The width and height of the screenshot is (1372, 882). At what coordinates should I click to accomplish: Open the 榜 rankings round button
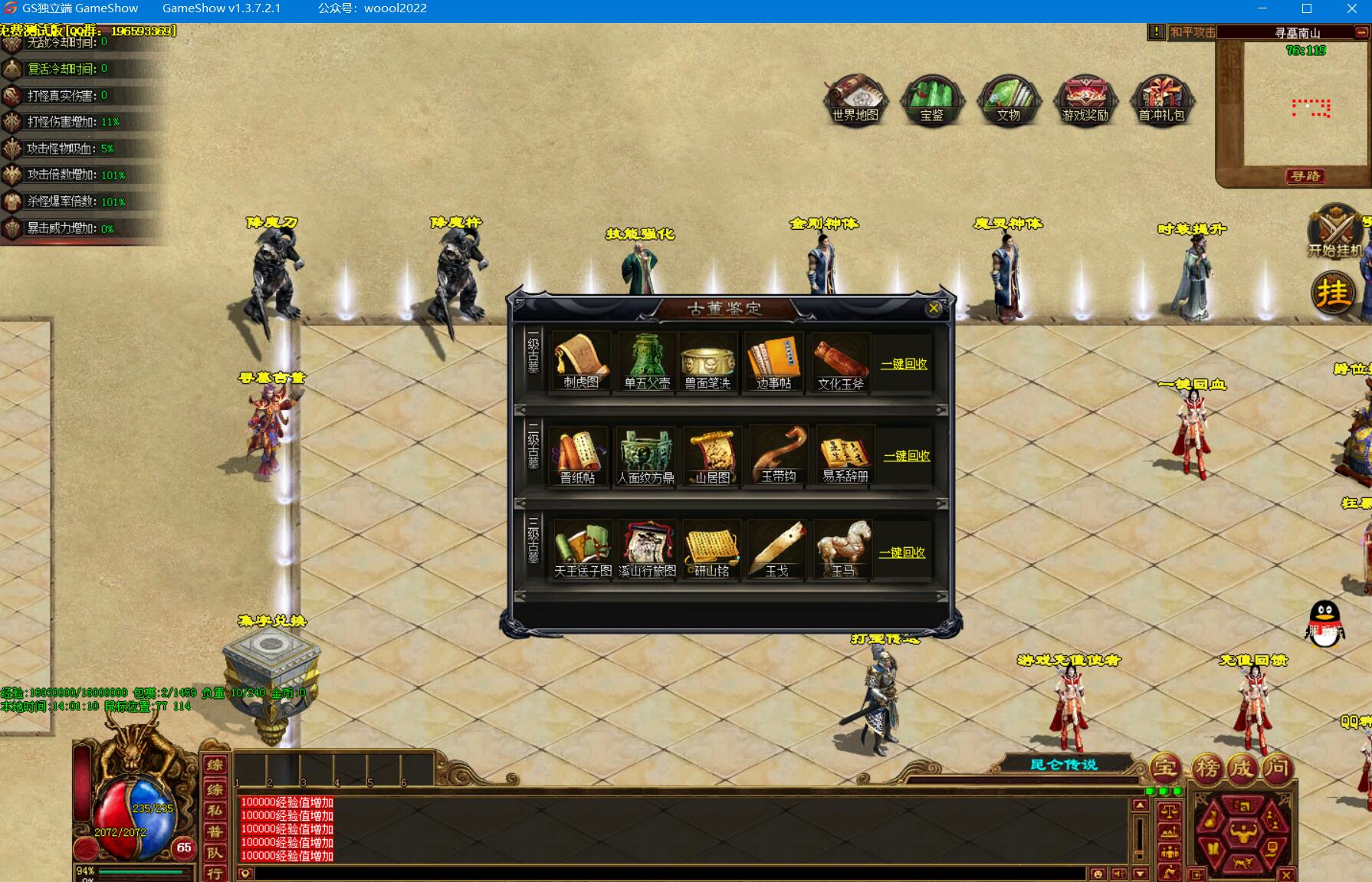[x=1207, y=768]
